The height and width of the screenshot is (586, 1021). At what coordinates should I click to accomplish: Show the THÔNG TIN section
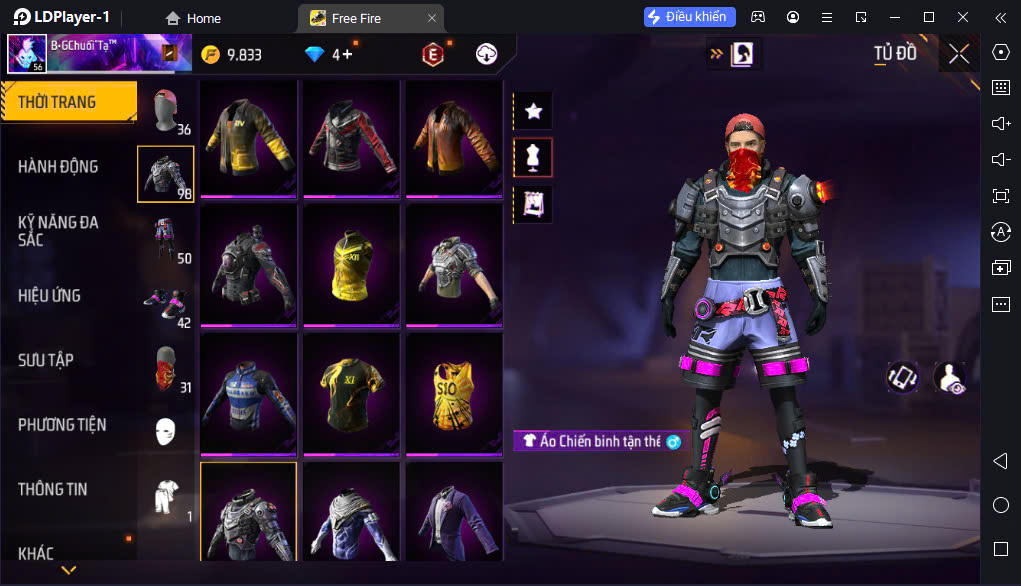(53, 489)
